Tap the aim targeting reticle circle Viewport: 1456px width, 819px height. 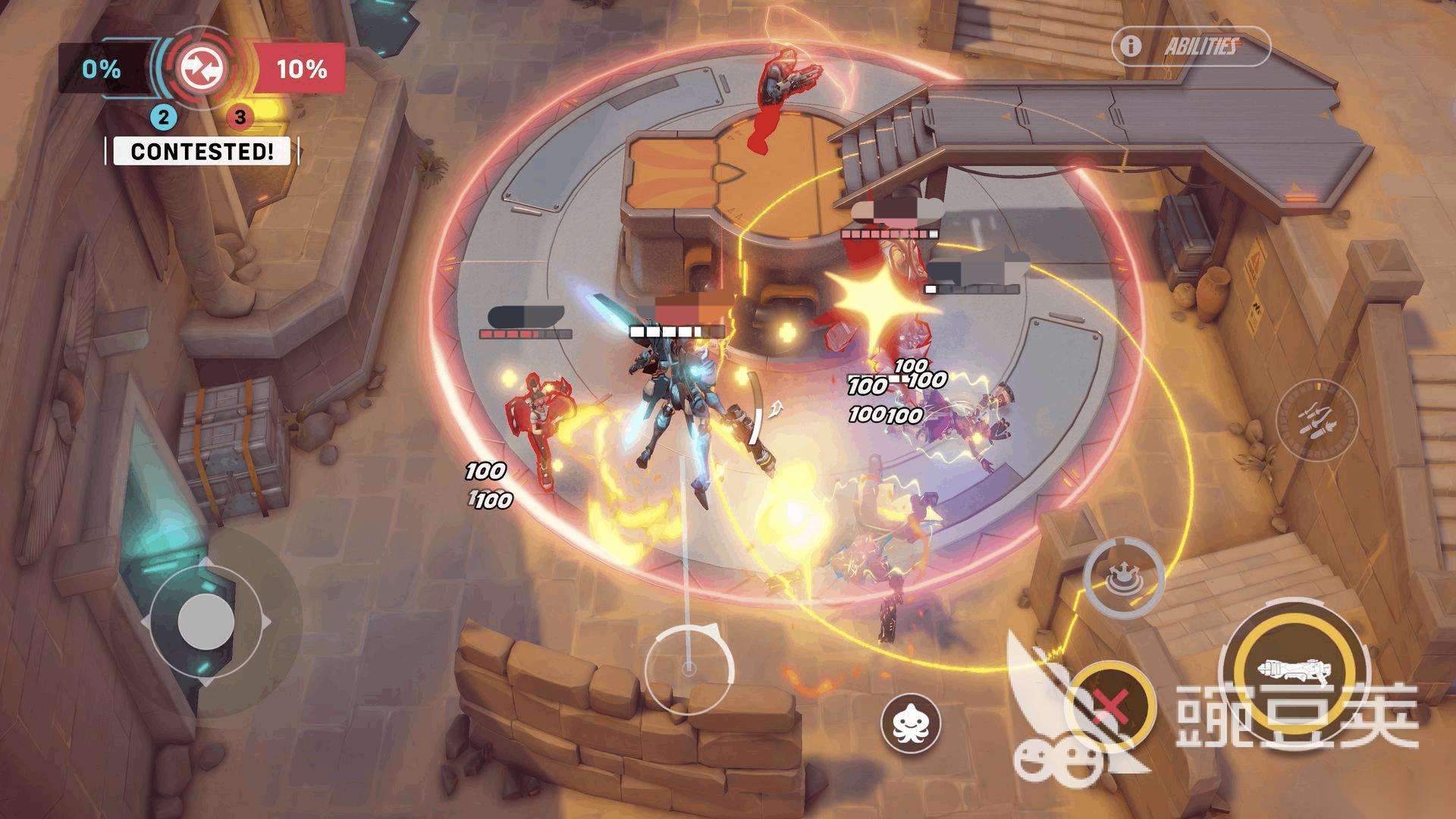pyautogui.click(x=689, y=669)
